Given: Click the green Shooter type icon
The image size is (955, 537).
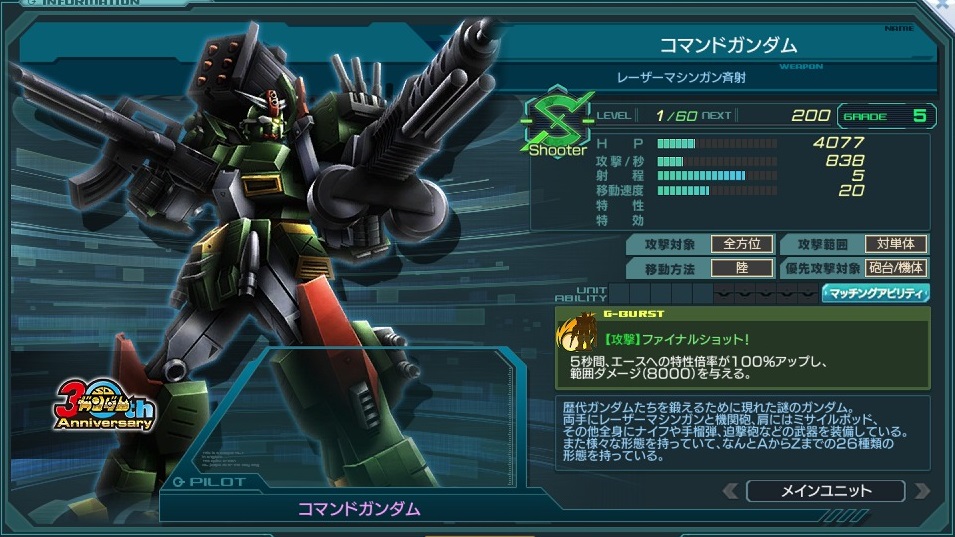Looking at the screenshot, I should (x=558, y=125).
